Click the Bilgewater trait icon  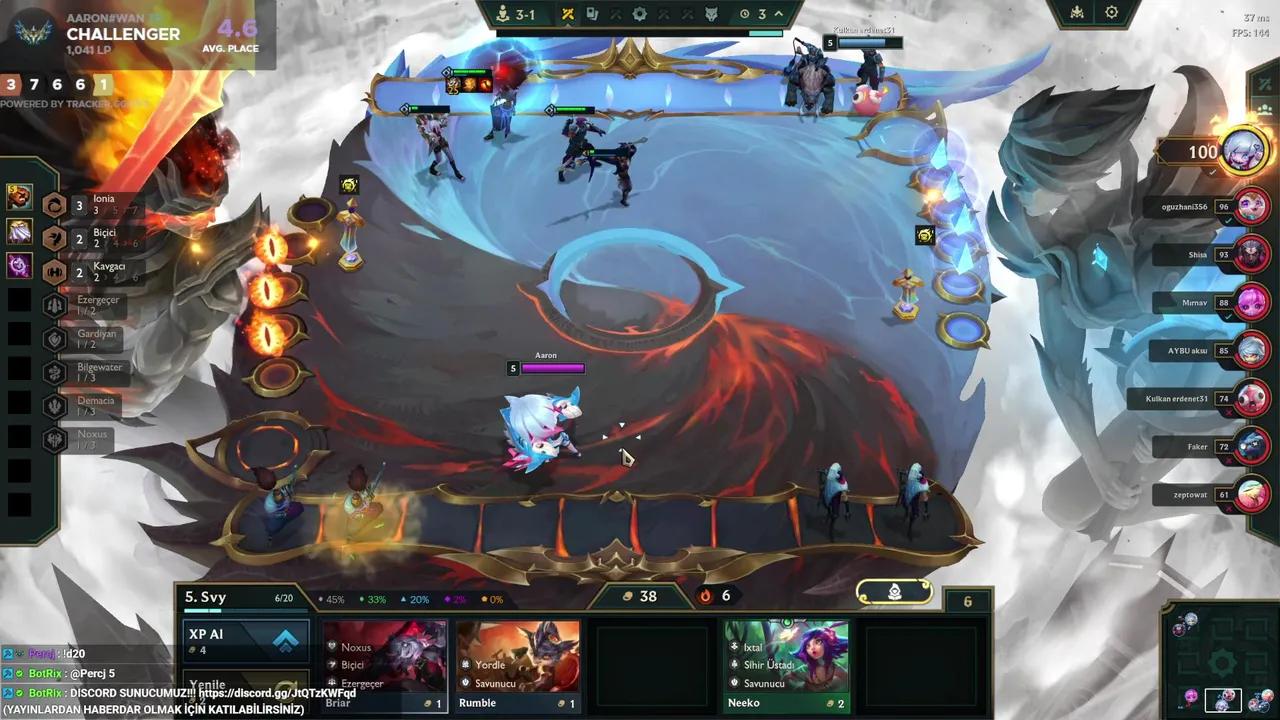coord(53,371)
